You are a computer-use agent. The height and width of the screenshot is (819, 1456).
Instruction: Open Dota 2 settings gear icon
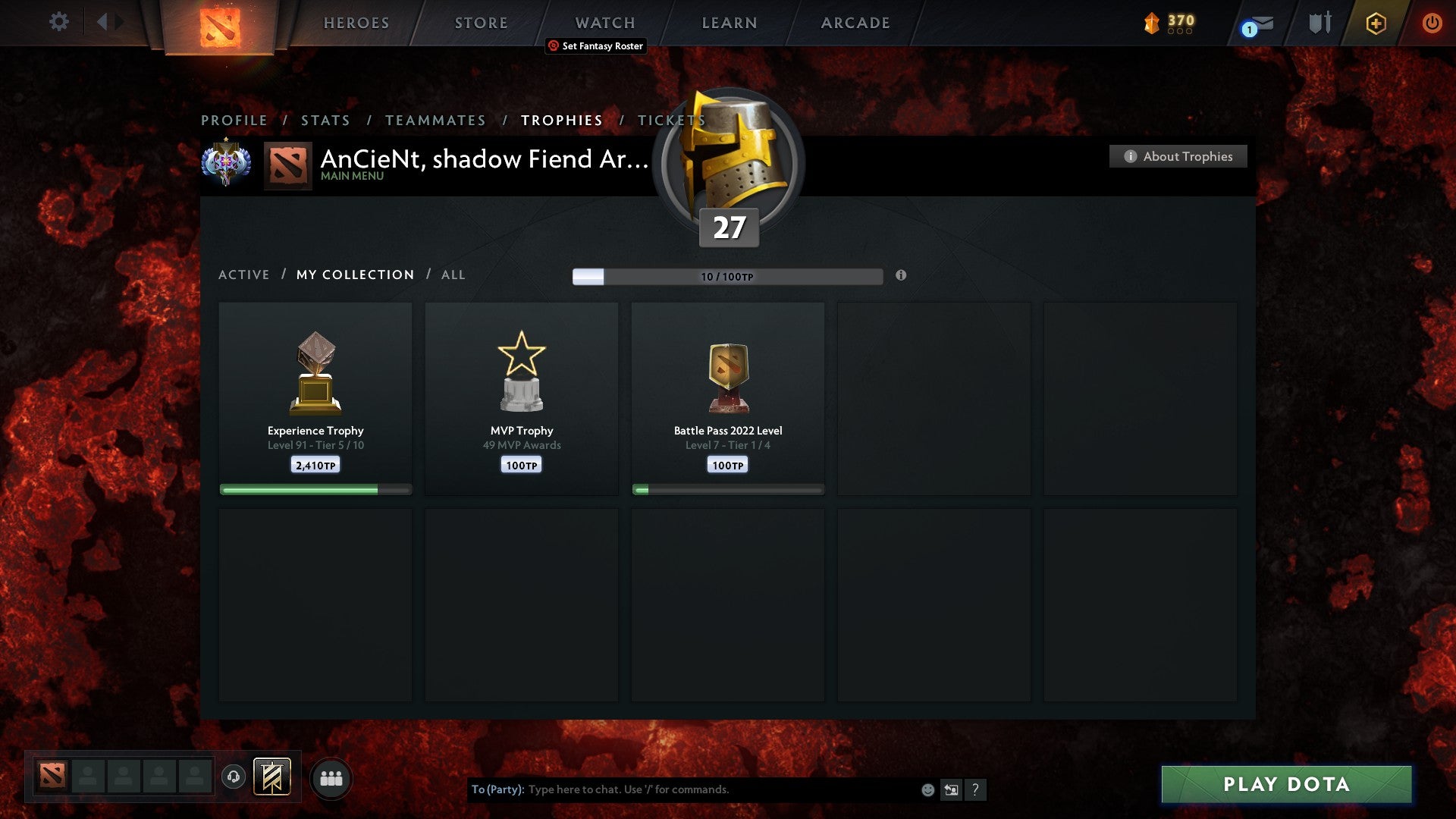point(58,22)
